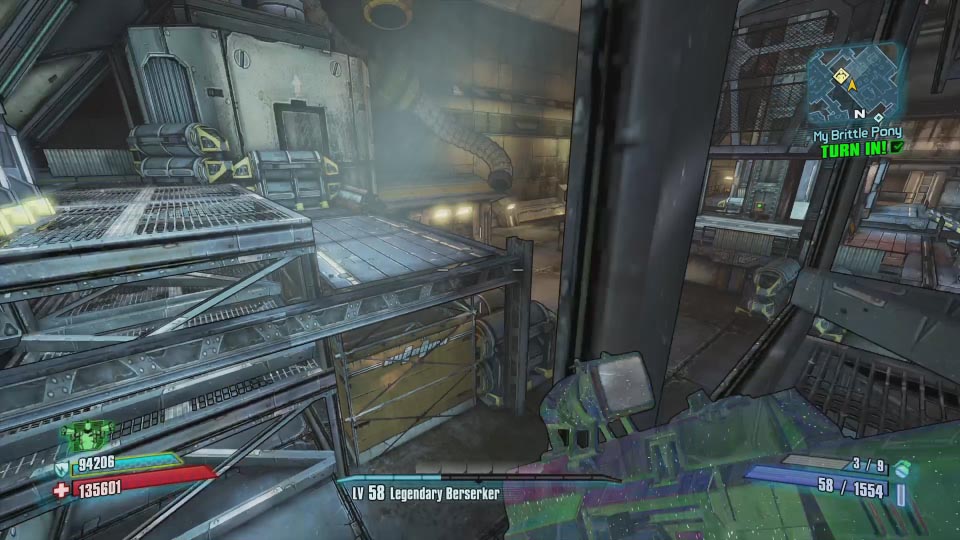960x540 pixels.
Task: Click the action skill icon above shield
Action: (x=87, y=434)
